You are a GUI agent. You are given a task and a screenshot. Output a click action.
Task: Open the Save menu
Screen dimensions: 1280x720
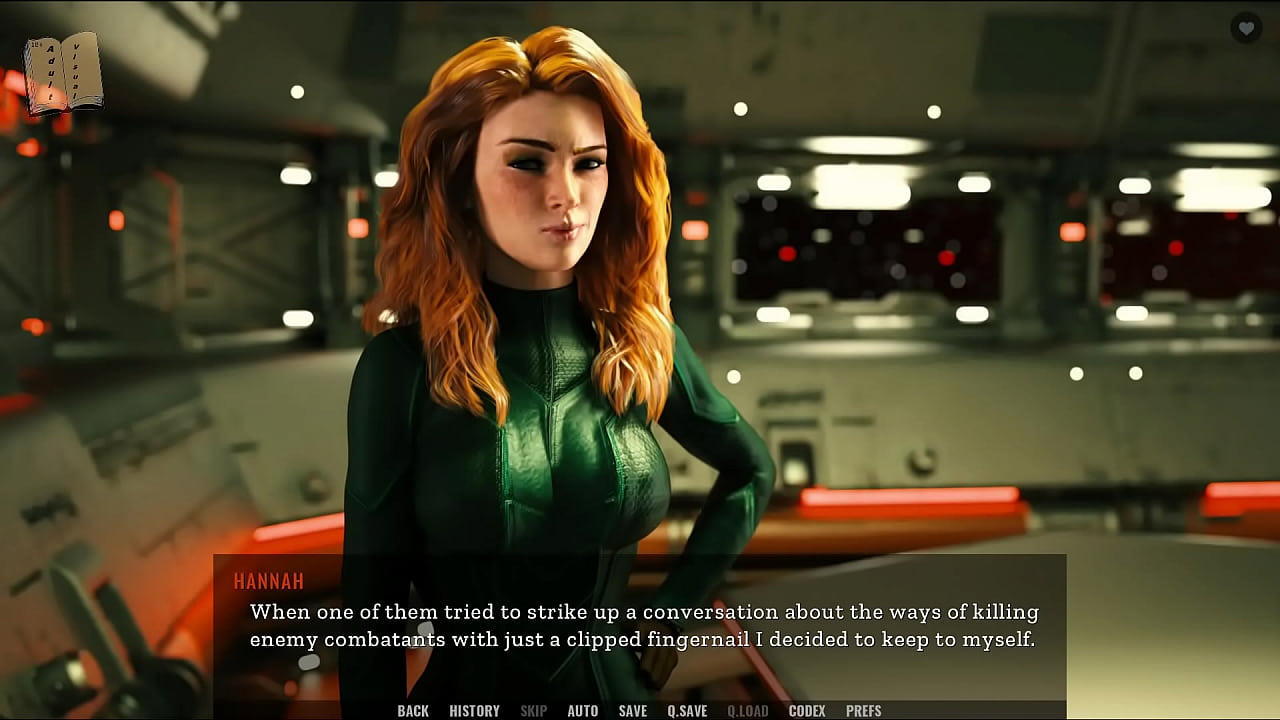[632, 711]
